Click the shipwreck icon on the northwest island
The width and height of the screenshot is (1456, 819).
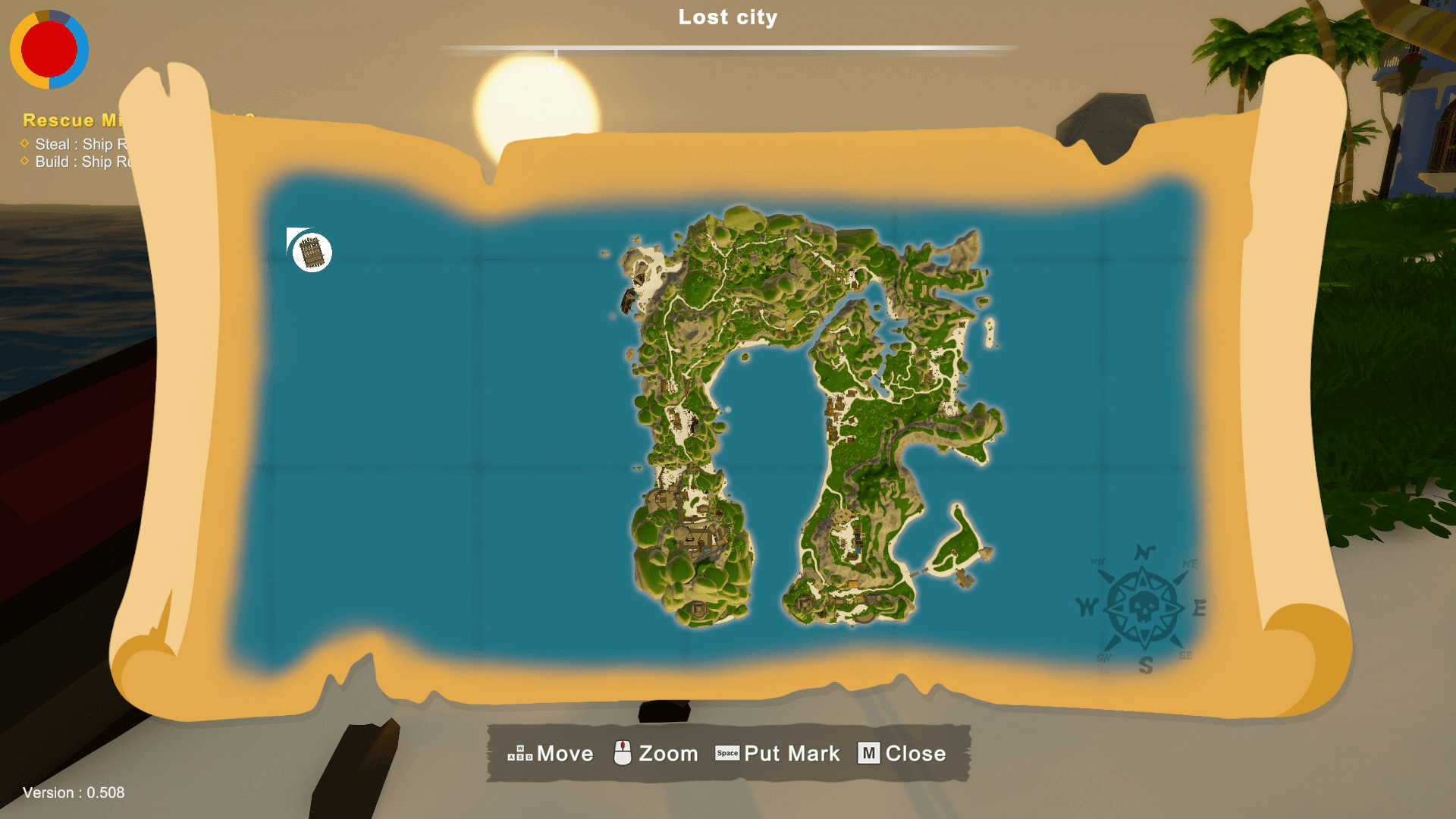pyautogui.click(x=628, y=300)
